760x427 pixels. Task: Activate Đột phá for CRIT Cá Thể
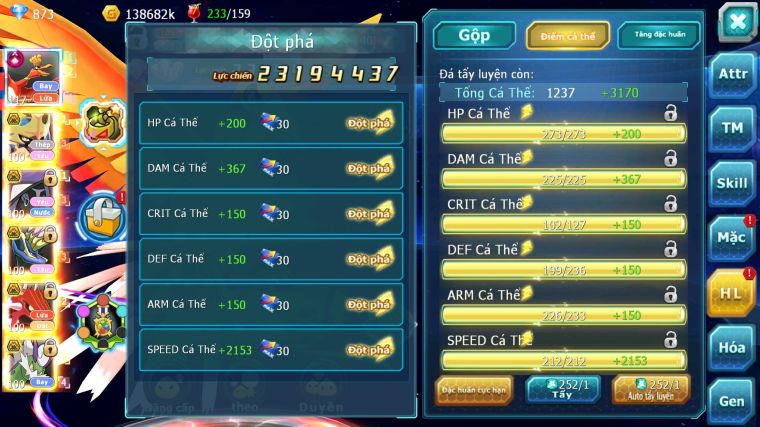(370, 213)
